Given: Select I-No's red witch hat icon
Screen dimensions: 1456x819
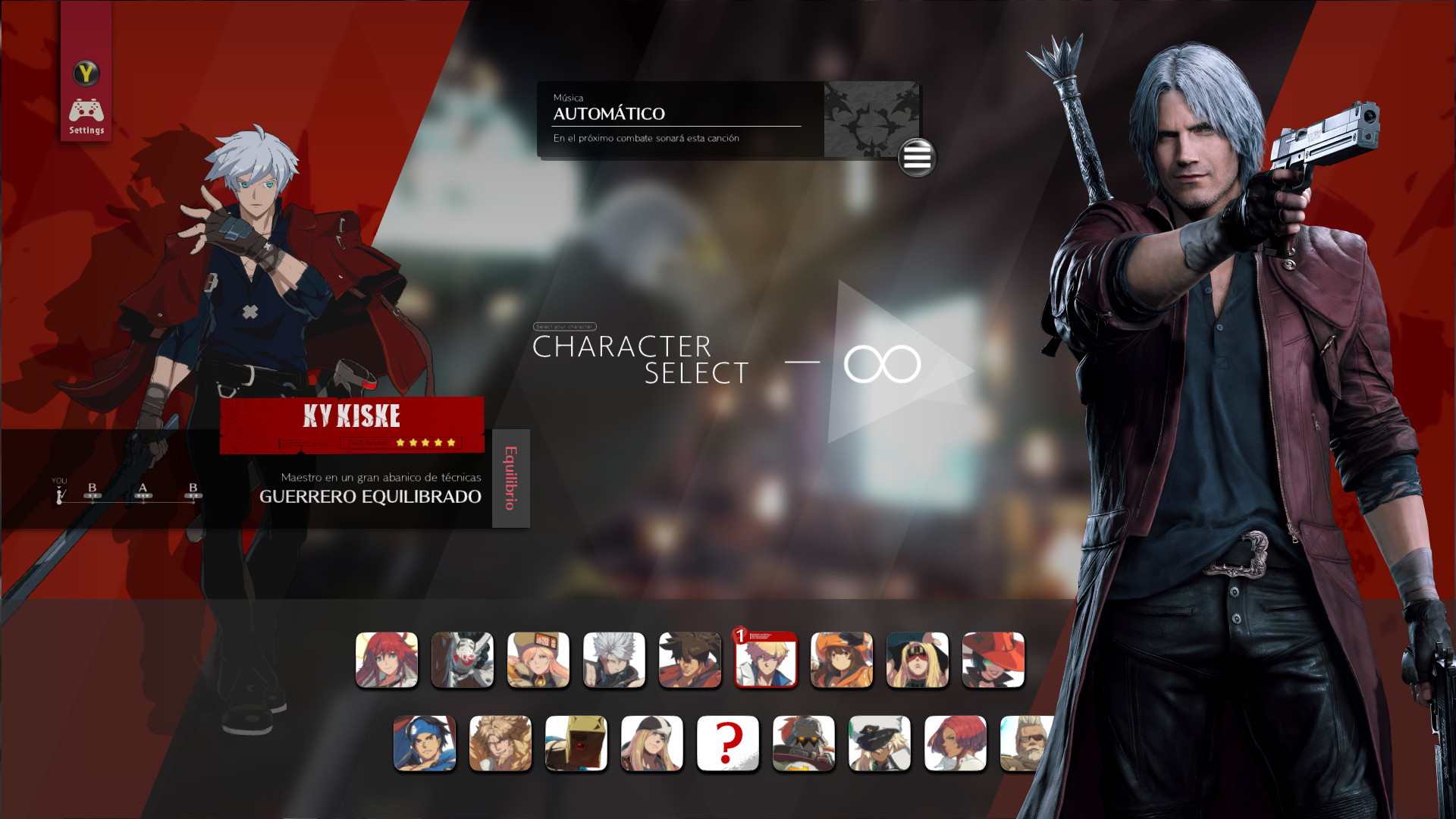Looking at the screenshot, I should click(x=993, y=660).
